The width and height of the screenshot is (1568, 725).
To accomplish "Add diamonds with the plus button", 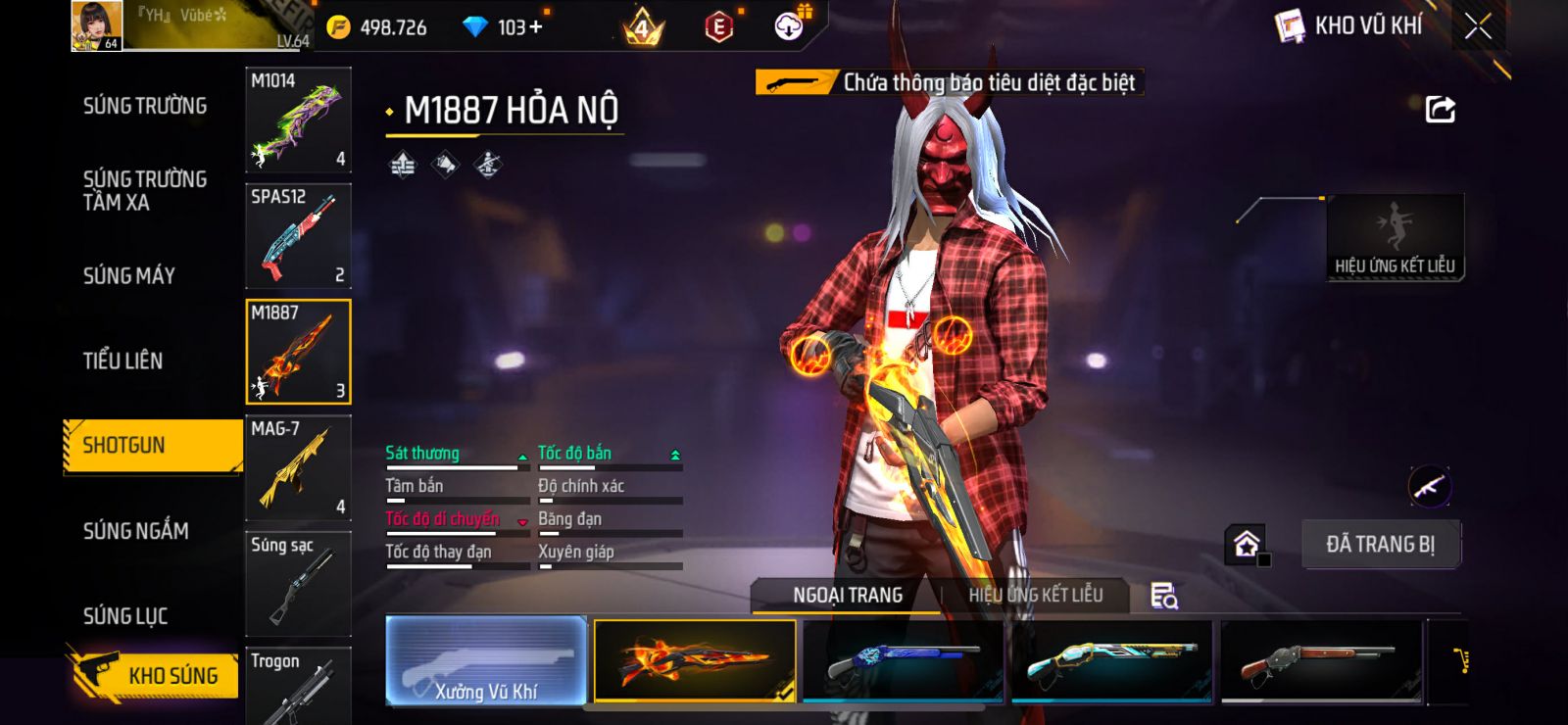I will point(535,27).
